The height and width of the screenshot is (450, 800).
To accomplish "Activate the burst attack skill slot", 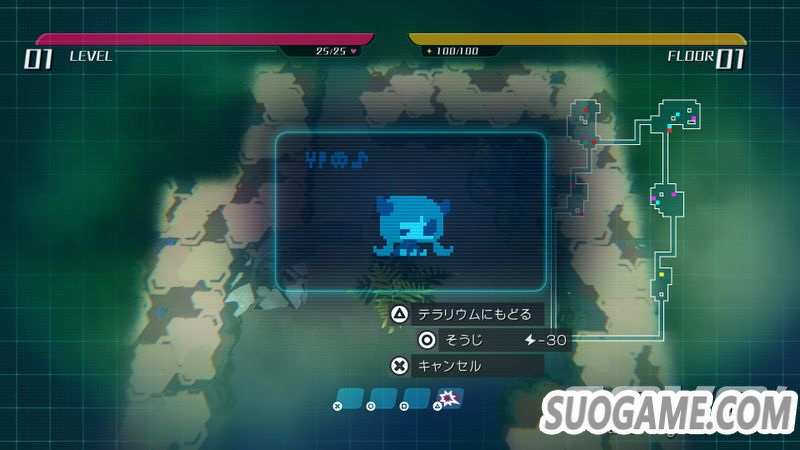I will click(x=450, y=400).
